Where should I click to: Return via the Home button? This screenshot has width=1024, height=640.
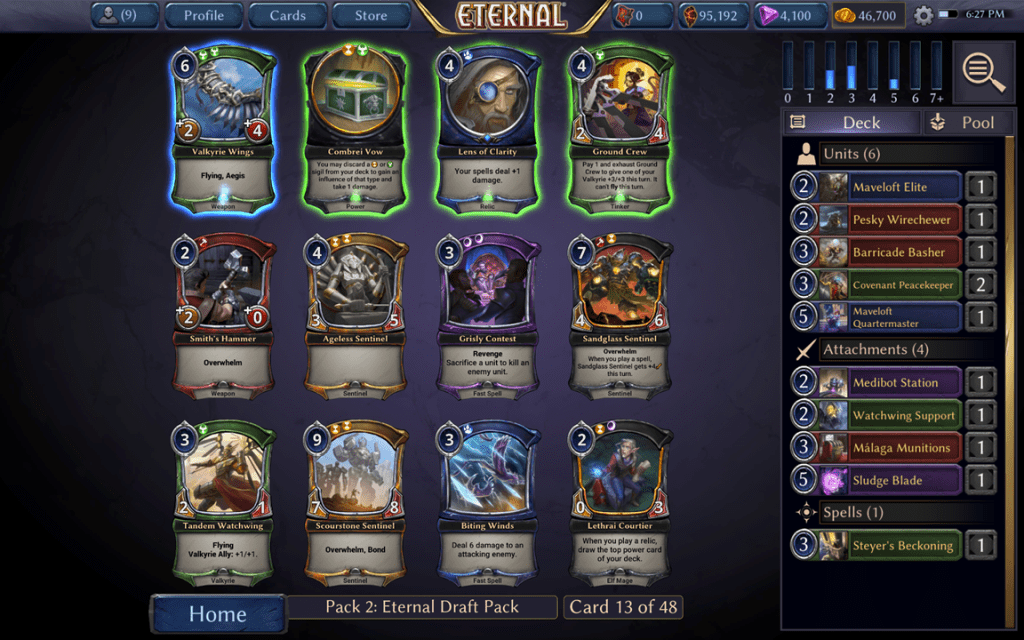(x=217, y=611)
